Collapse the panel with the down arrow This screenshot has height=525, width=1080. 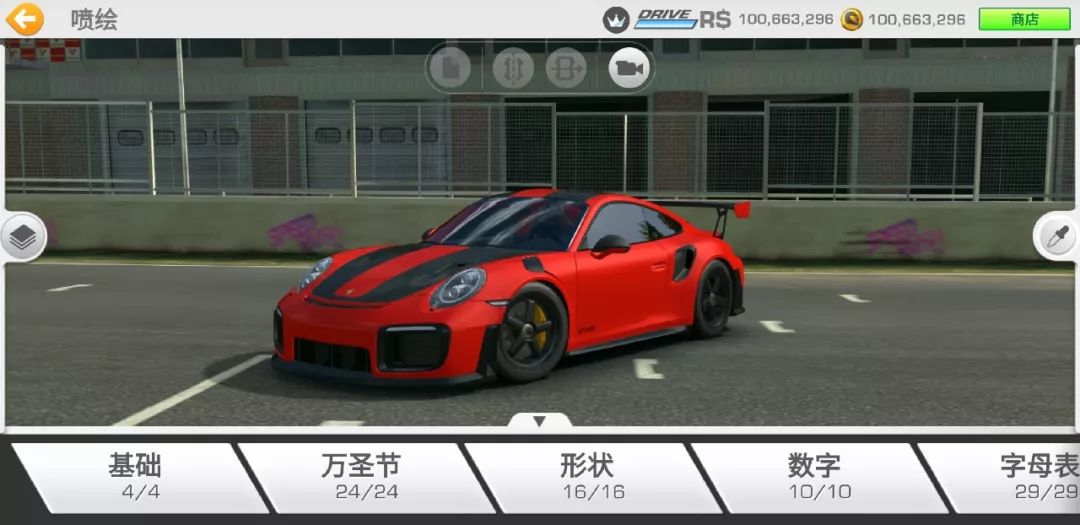539,421
